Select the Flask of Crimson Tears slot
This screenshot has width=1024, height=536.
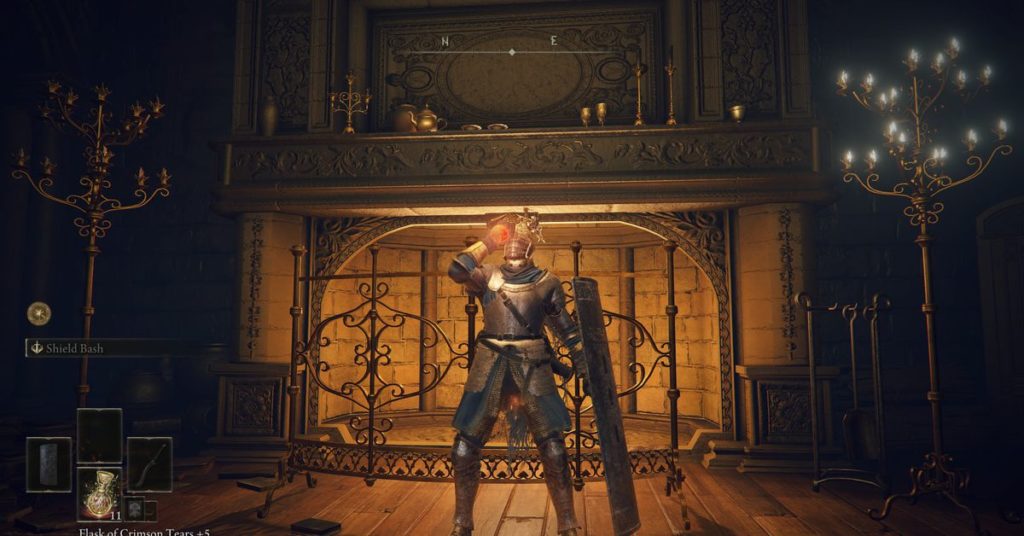[99, 494]
